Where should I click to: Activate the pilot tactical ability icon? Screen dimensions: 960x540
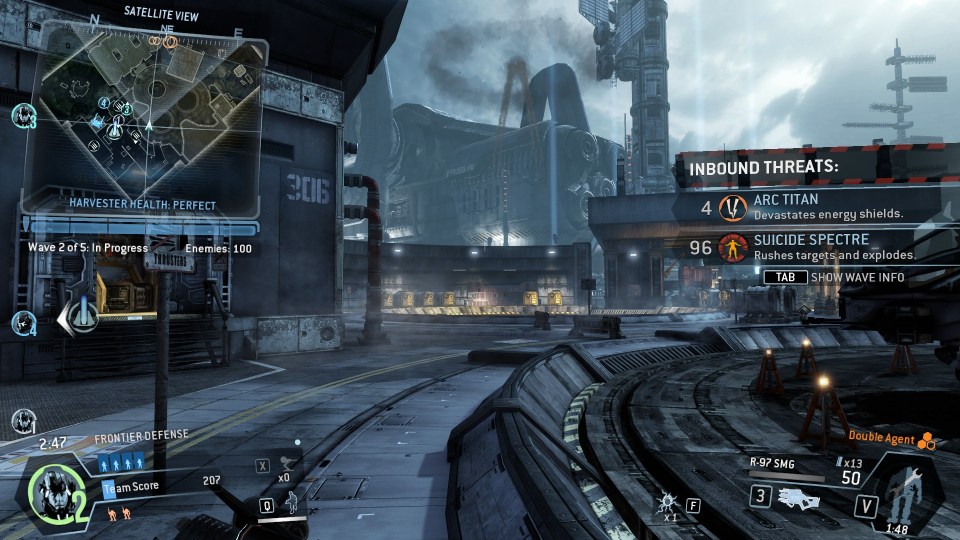coord(291,501)
